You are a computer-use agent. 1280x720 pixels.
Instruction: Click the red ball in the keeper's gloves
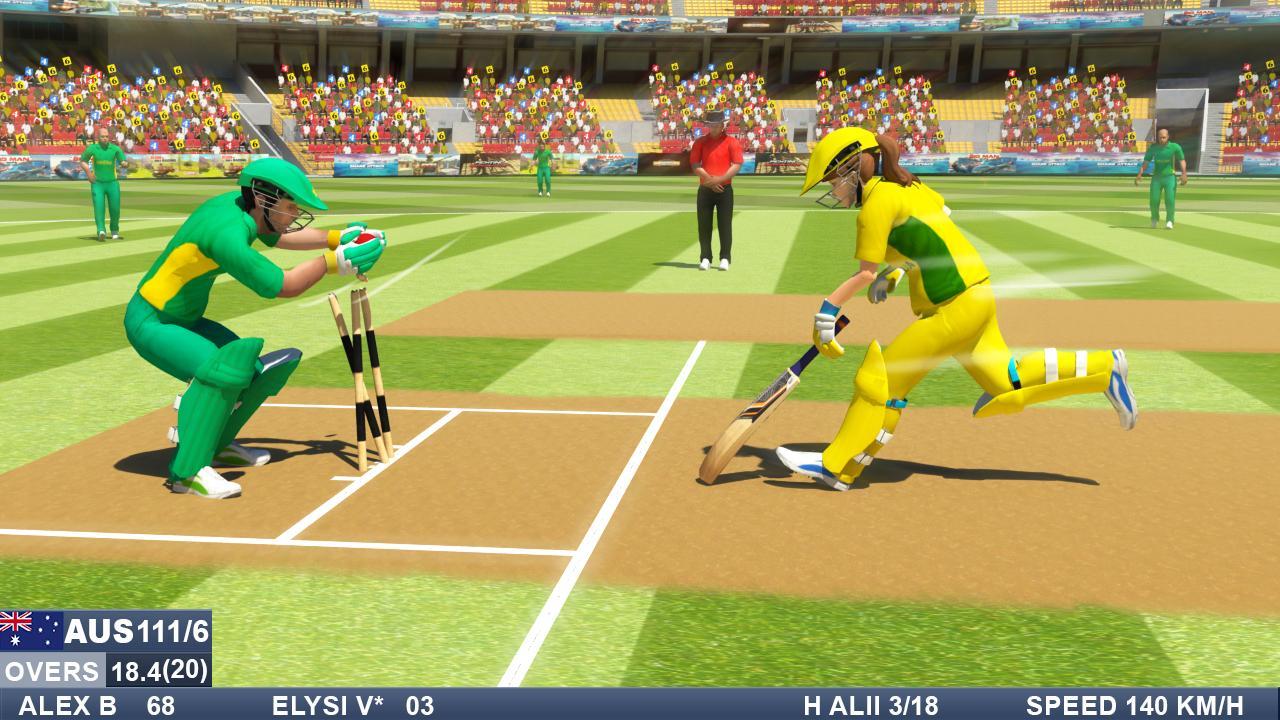coord(365,240)
